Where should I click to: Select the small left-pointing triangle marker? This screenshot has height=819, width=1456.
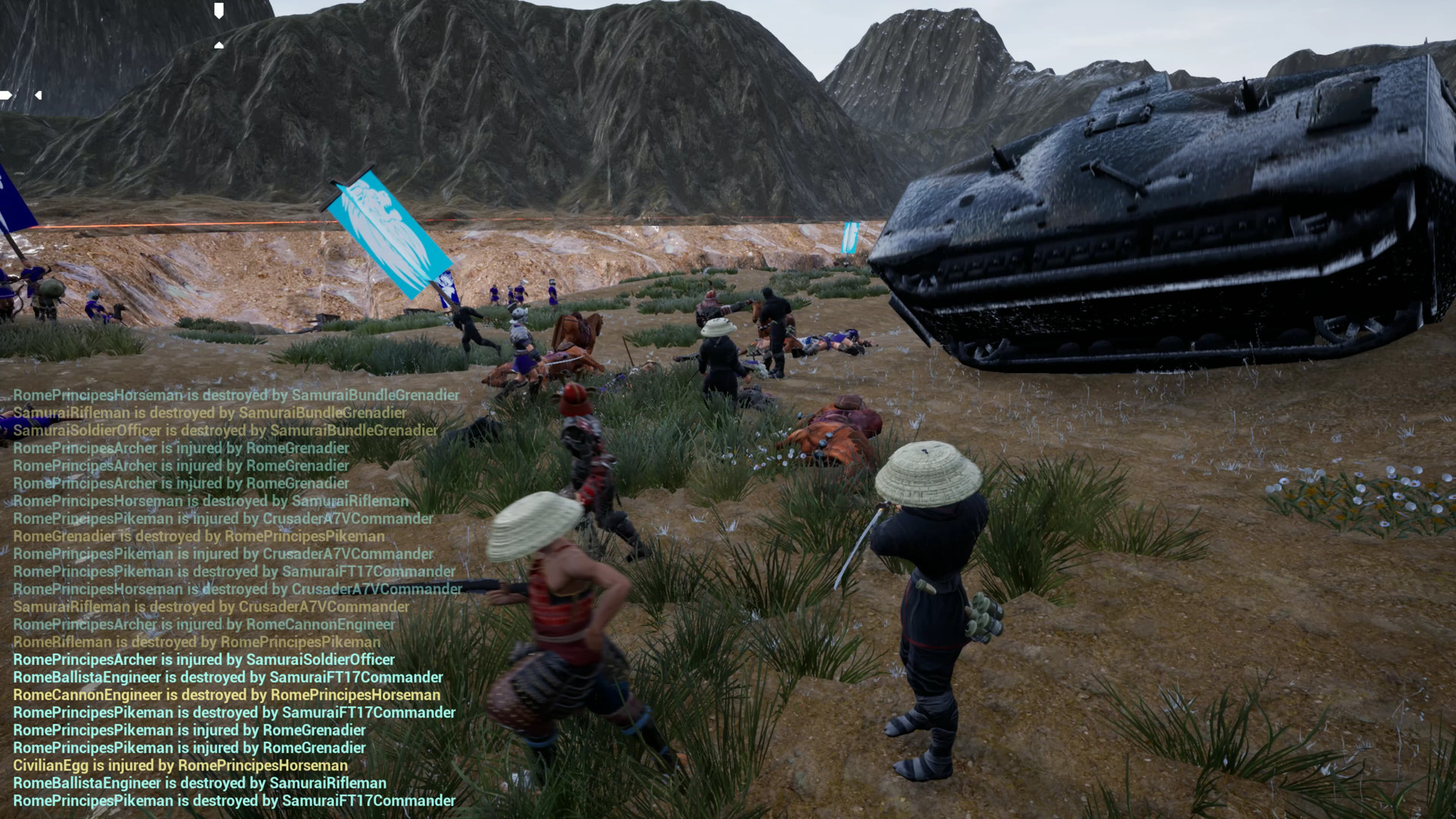[38, 96]
